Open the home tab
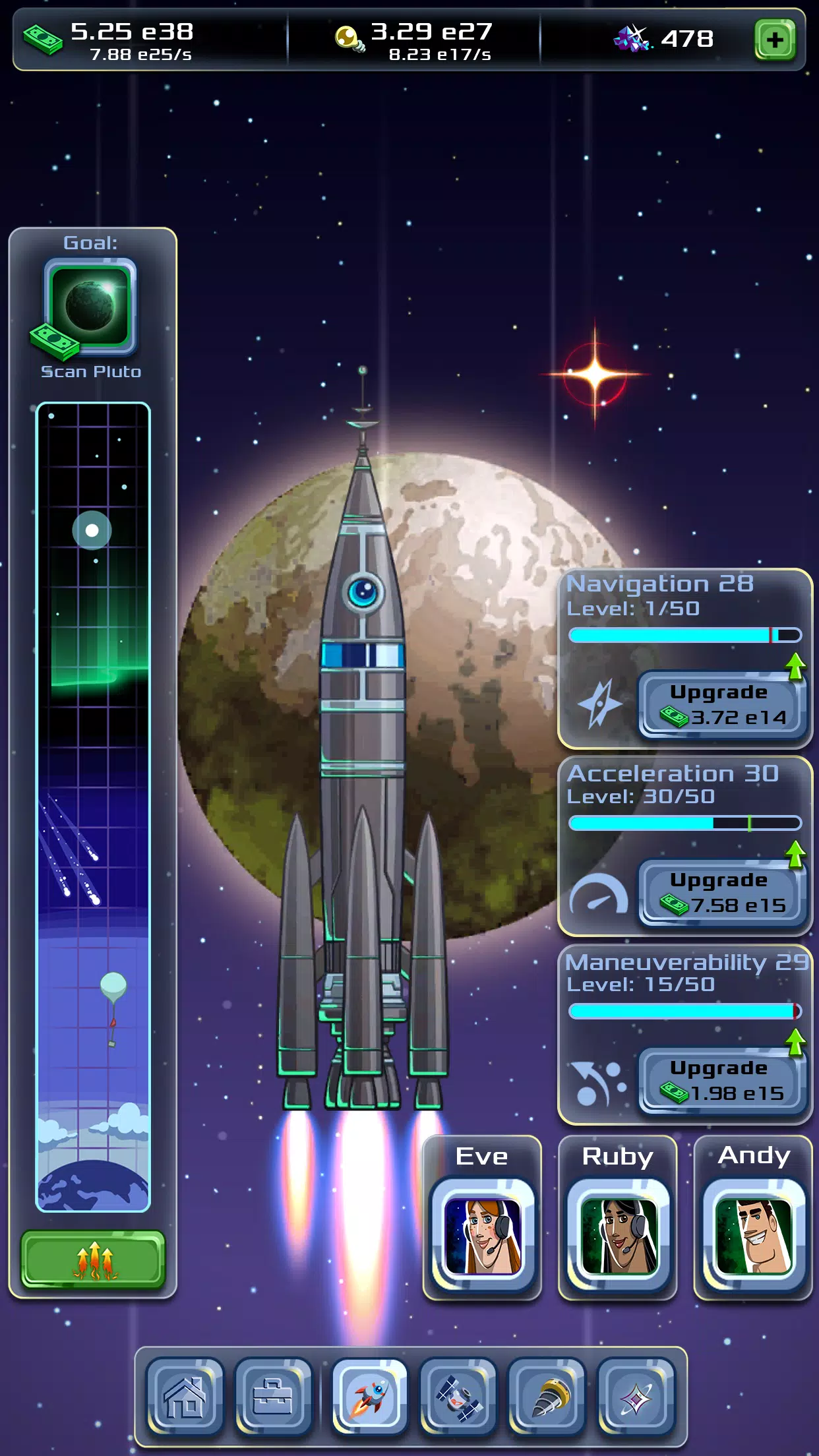The height and width of the screenshot is (1456, 819). pyautogui.click(x=185, y=1397)
